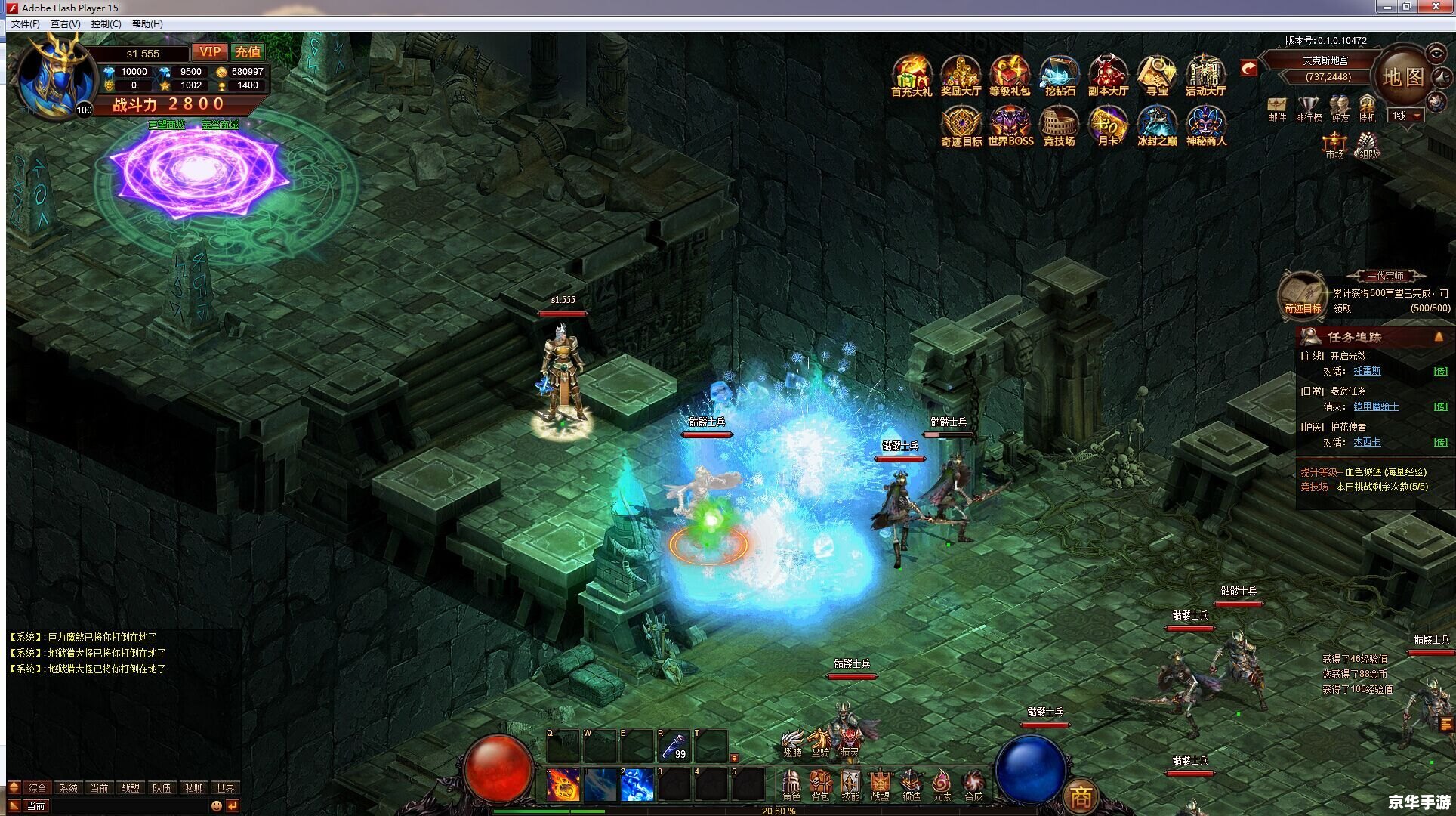Activate the fire skill in the skill bar
1456x816 pixels.
pos(563,784)
